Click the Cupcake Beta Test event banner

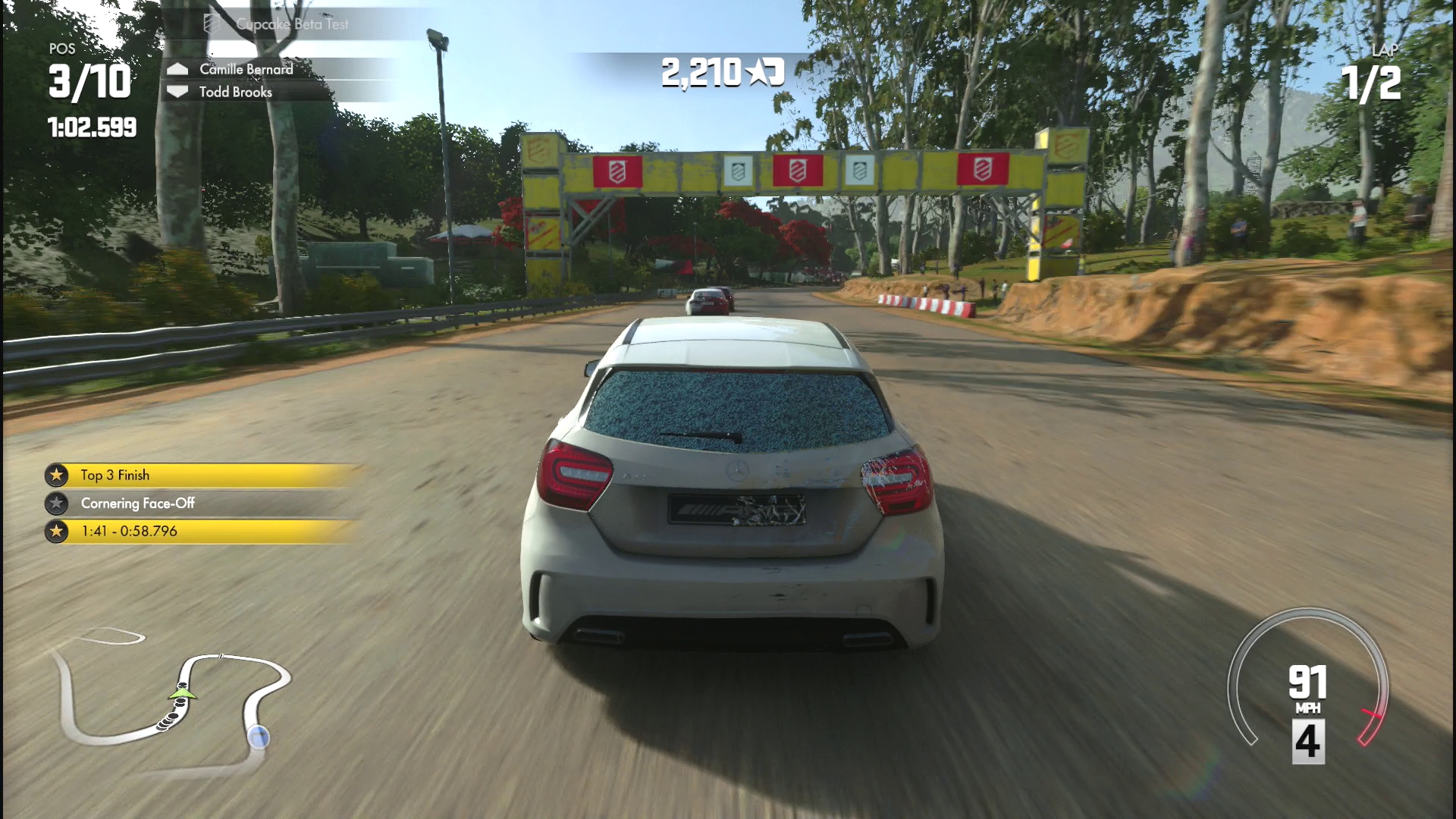click(x=292, y=24)
